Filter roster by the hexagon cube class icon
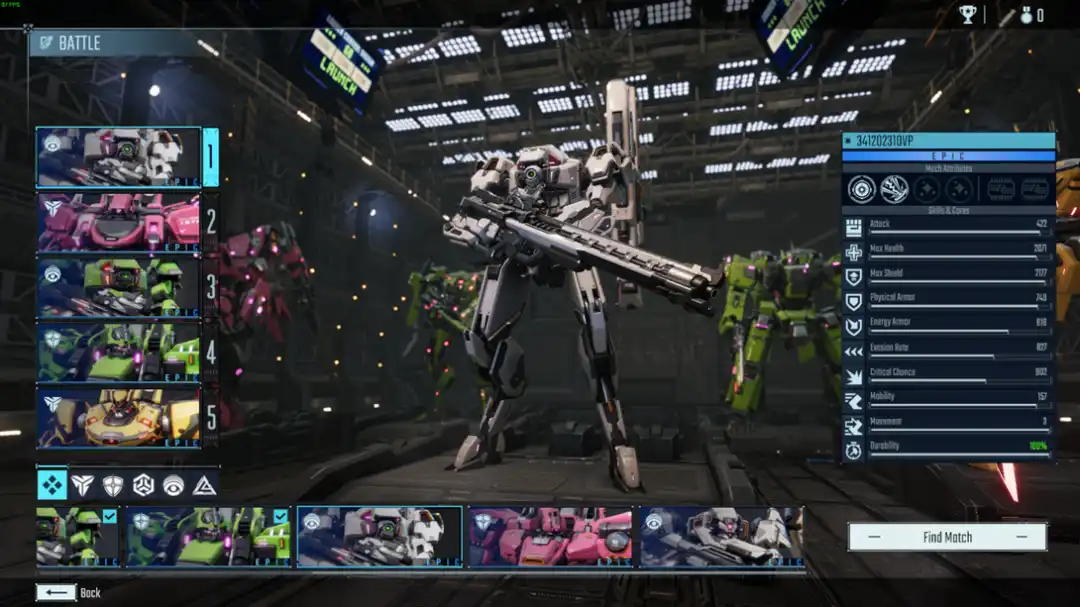 click(x=144, y=485)
